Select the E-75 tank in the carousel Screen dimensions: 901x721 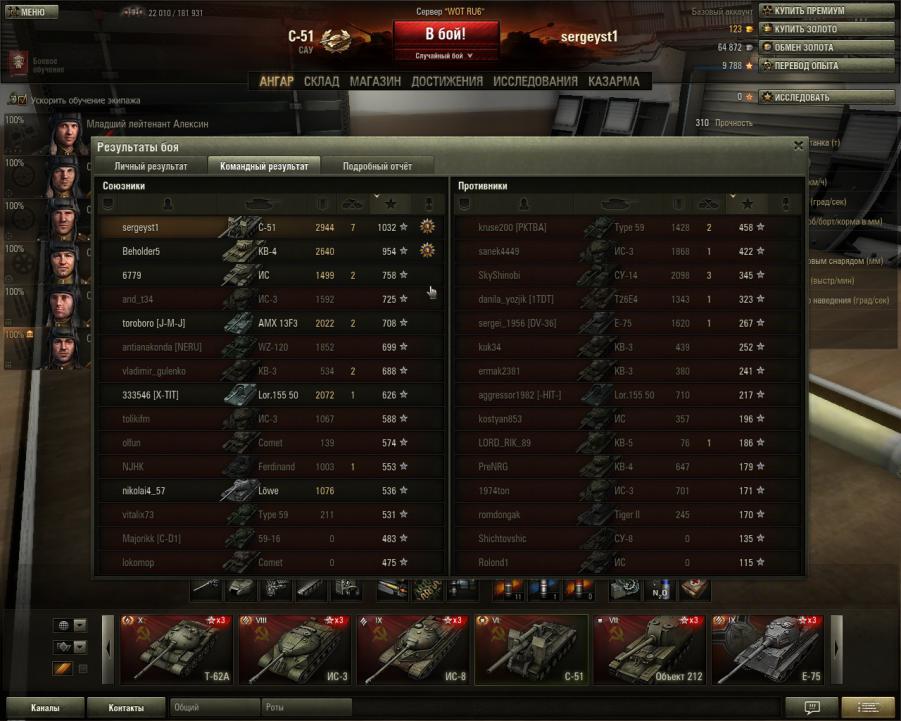[767, 647]
